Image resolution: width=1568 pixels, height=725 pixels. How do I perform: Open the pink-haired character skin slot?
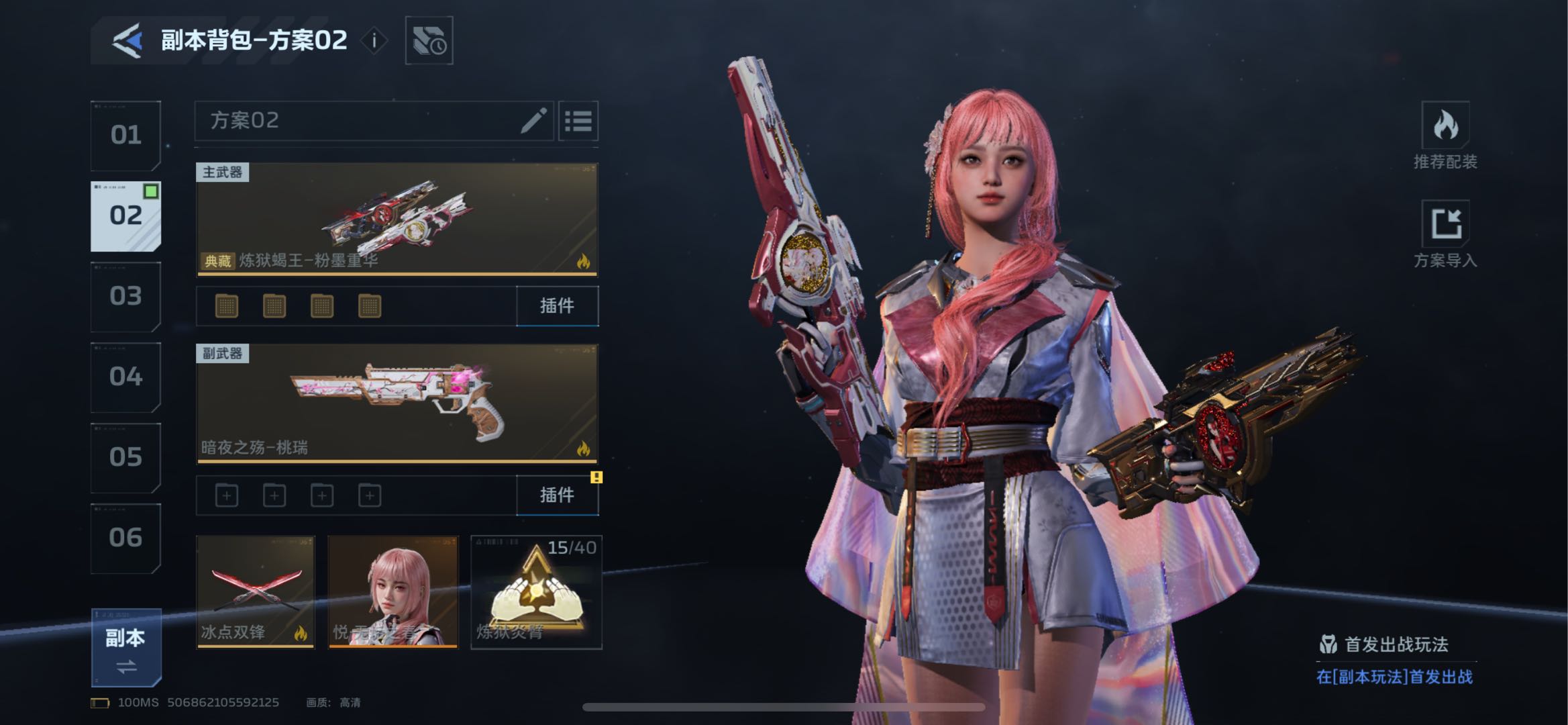pos(393,591)
